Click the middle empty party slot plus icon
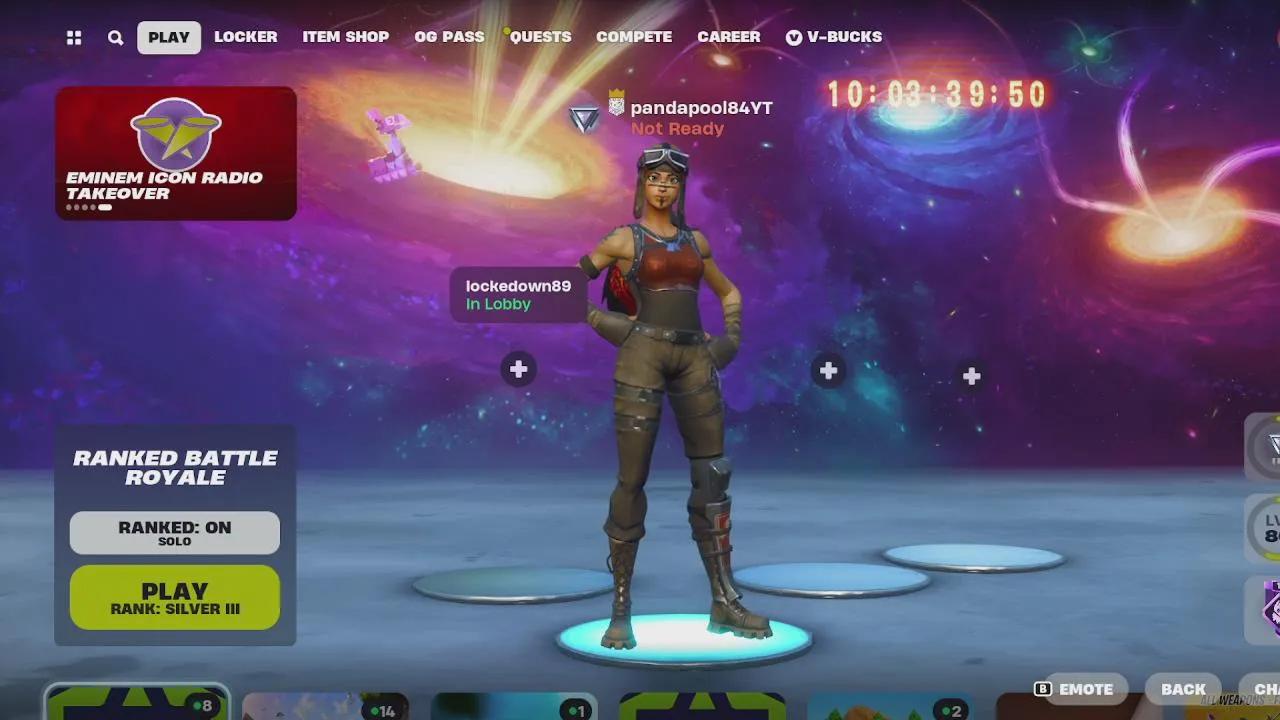 [x=828, y=370]
